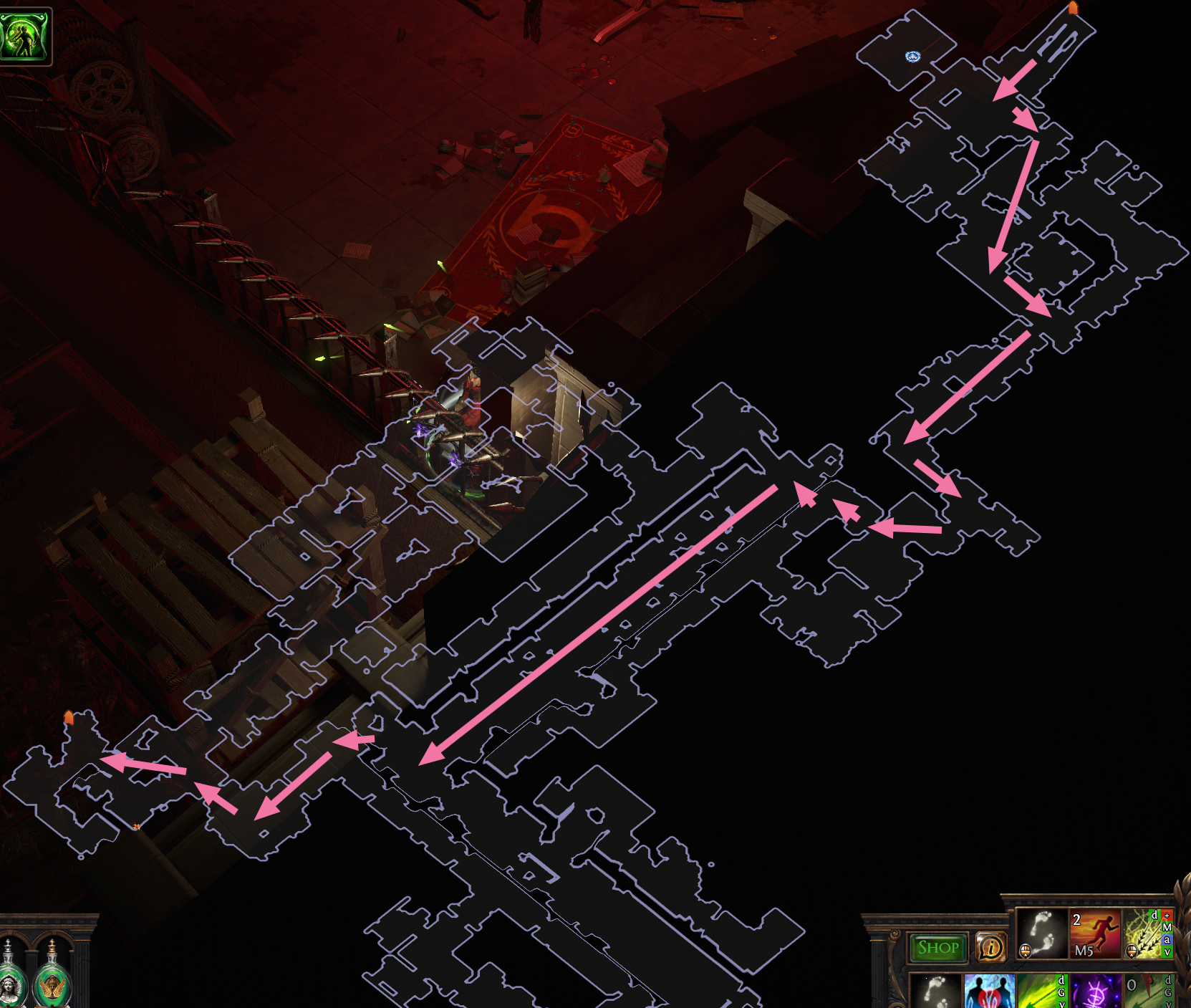Click the mouse-binding badge on the footprints skill
Viewport: 1191px width, 1008px height.
click(1026, 950)
